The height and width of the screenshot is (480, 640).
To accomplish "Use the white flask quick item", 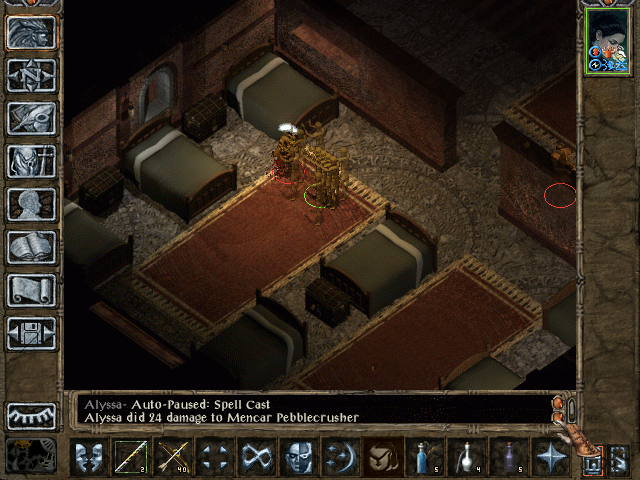I will 467,456.
